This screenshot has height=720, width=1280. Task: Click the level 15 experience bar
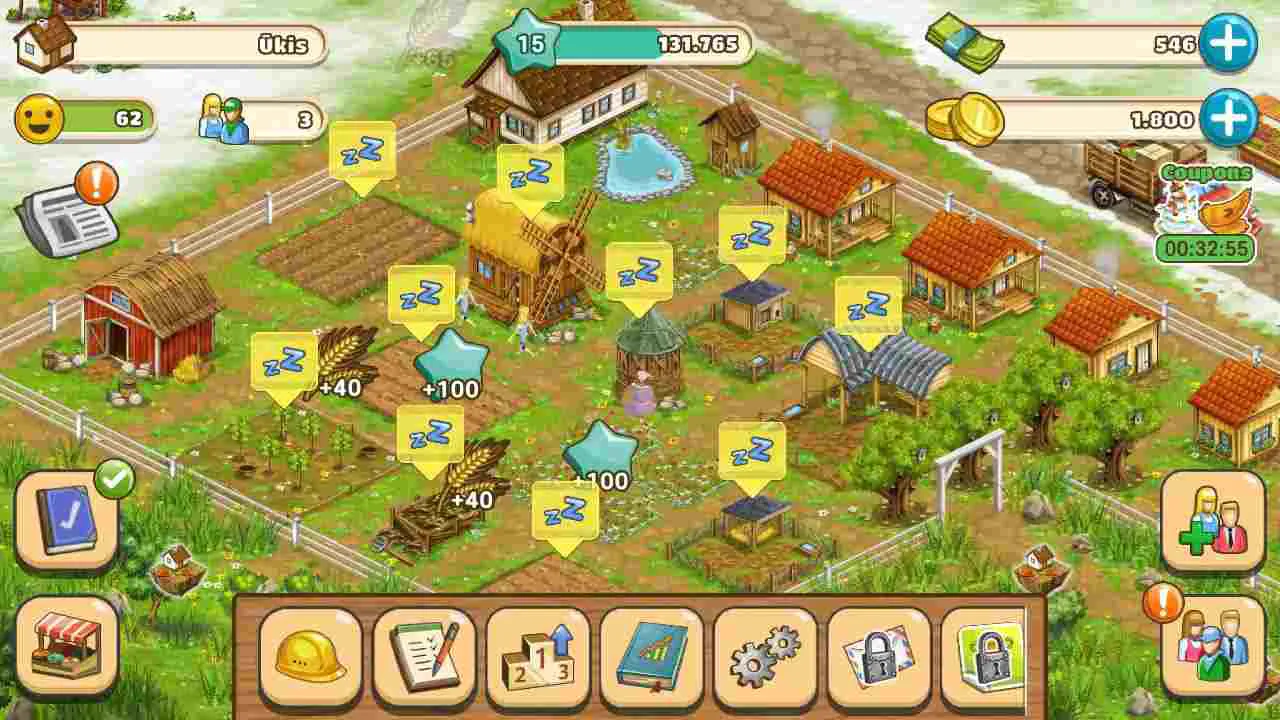coord(527,42)
